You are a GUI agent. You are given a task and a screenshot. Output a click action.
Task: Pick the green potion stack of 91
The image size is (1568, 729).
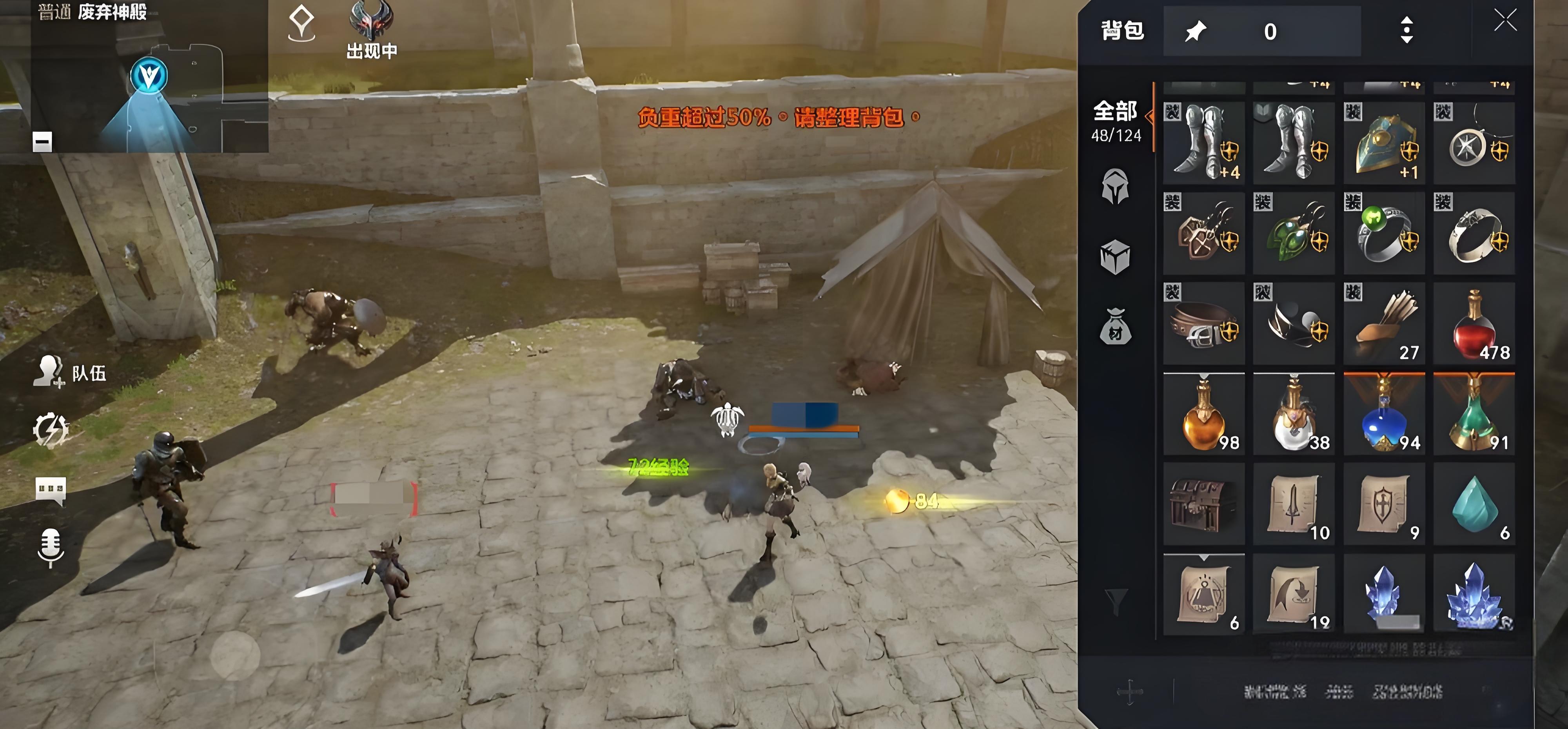point(1474,414)
